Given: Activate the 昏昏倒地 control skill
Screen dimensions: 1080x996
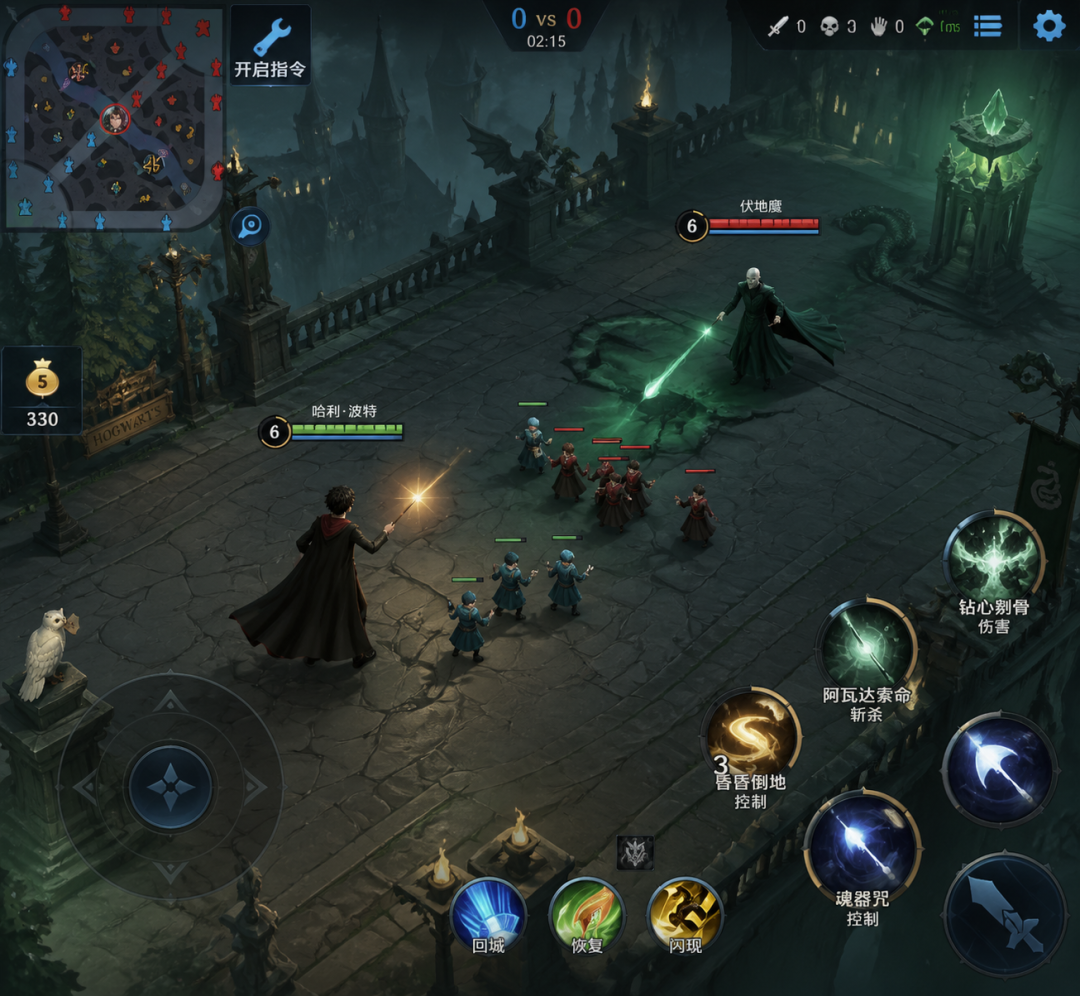Looking at the screenshot, I should coord(752,737).
